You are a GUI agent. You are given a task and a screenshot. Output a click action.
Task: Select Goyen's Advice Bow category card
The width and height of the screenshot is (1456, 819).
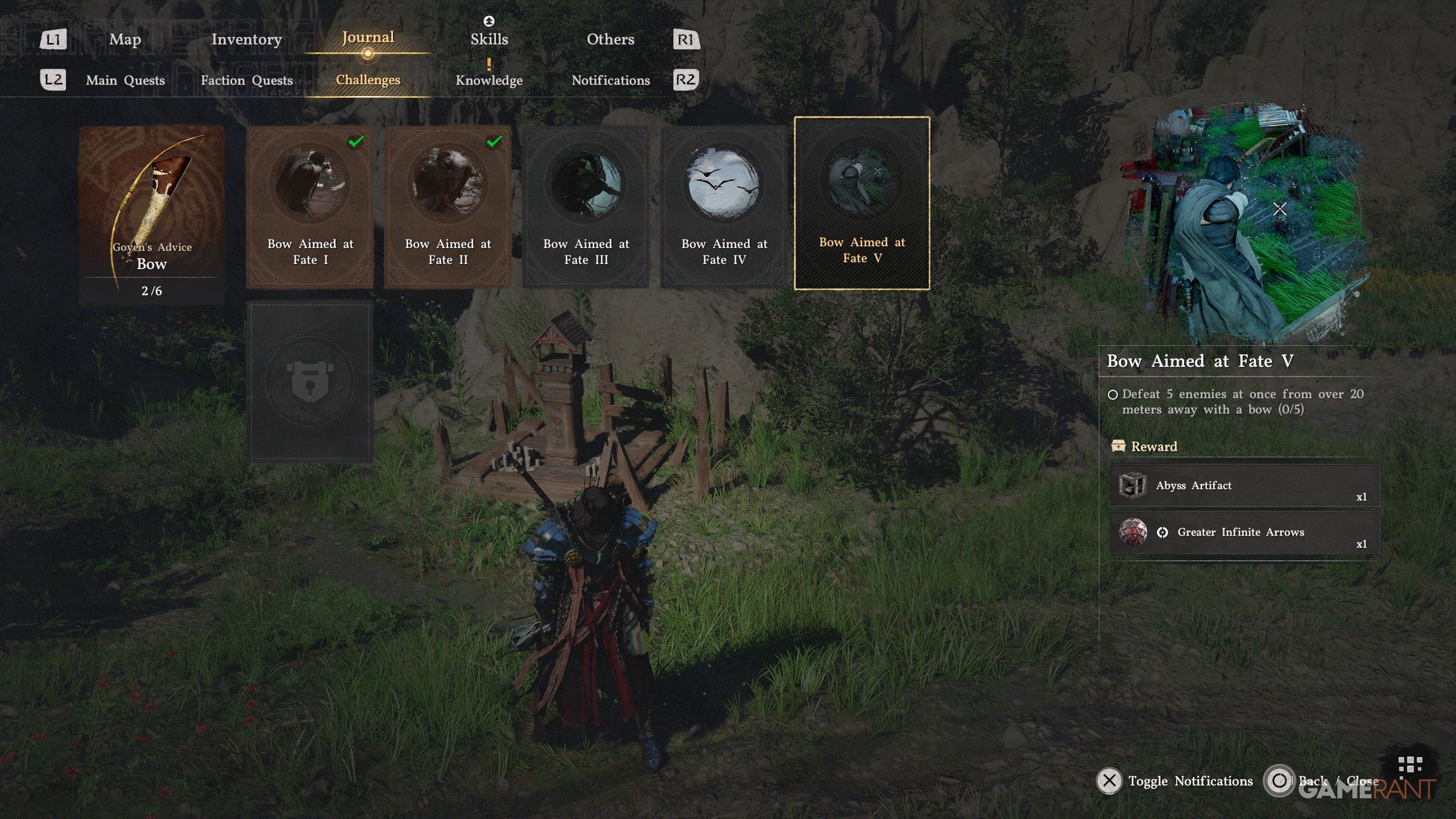pyautogui.click(x=151, y=213)
